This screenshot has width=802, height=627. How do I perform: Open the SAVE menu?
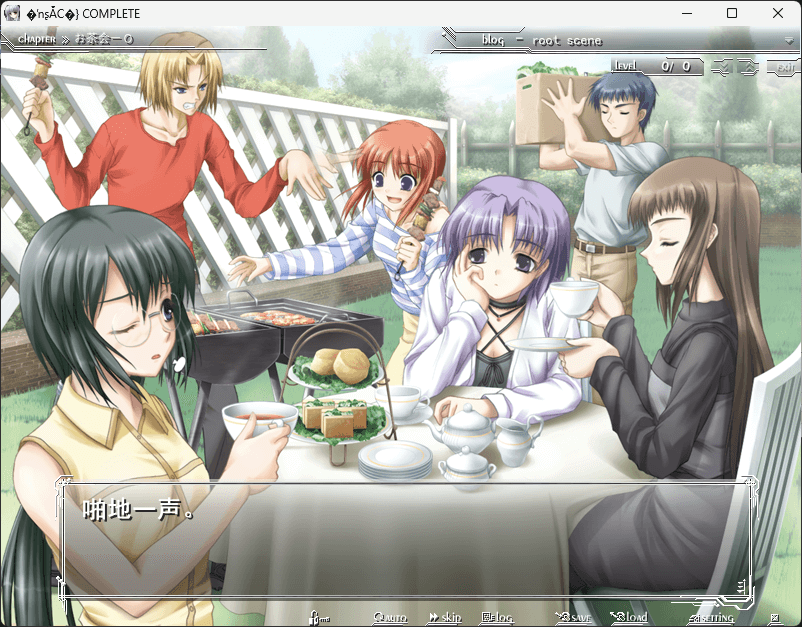pyautogui.click(x=574, y=617)
